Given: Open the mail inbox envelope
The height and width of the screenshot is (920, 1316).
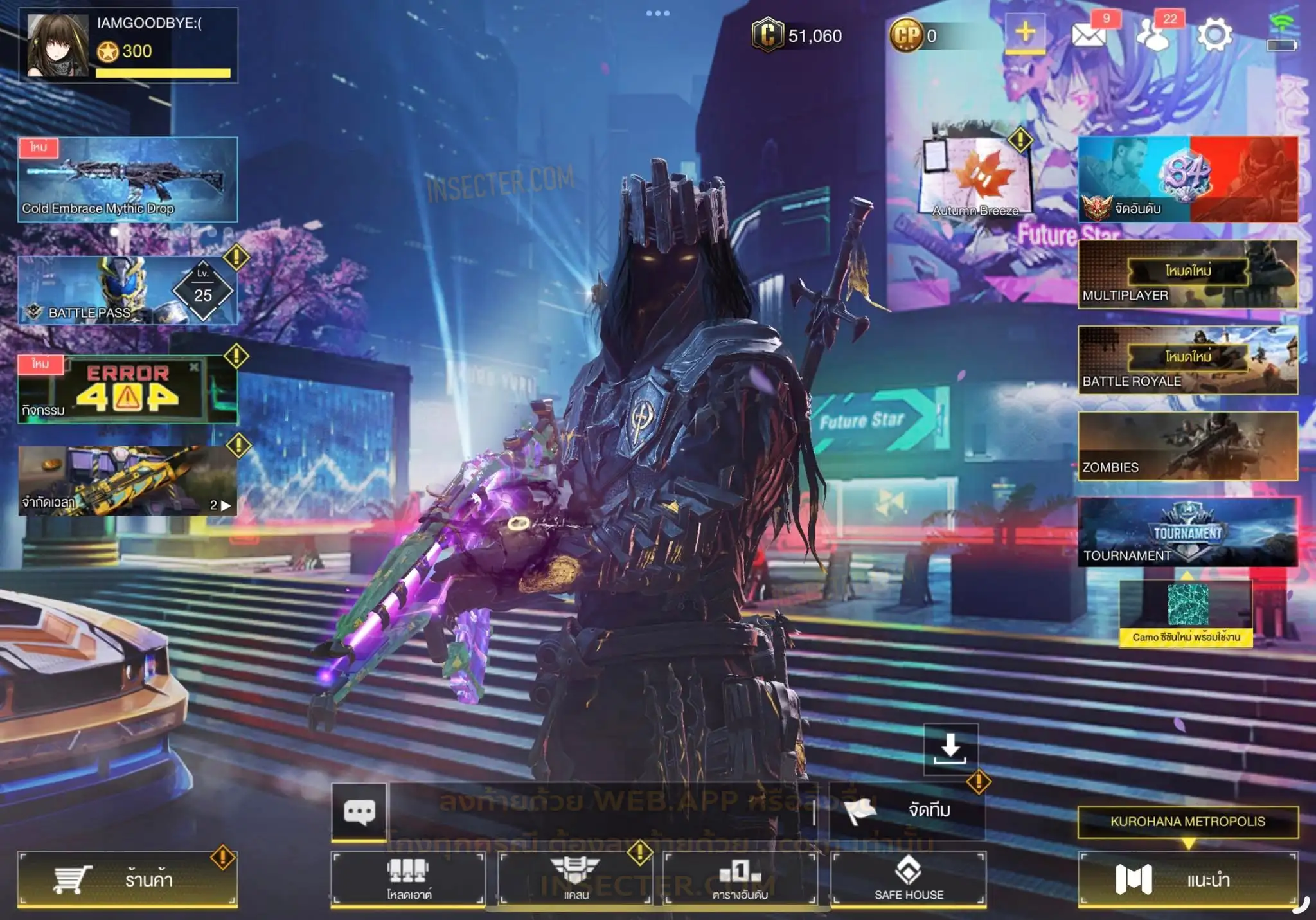Looking at the screenshot, I should 1090,35.
